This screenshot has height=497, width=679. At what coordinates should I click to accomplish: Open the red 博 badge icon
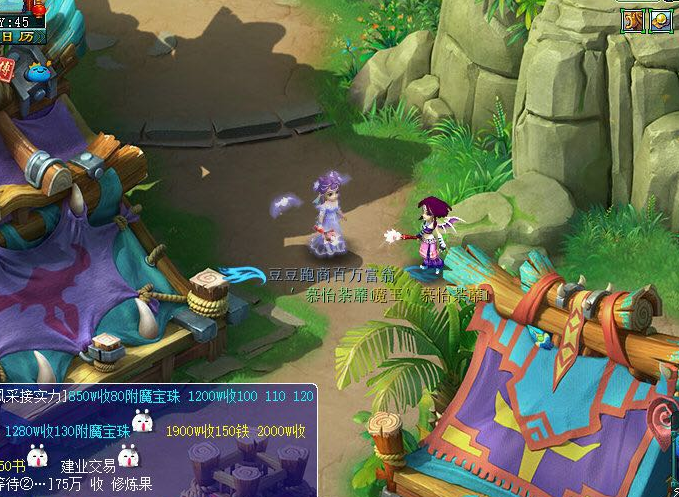tap(6, 69)
